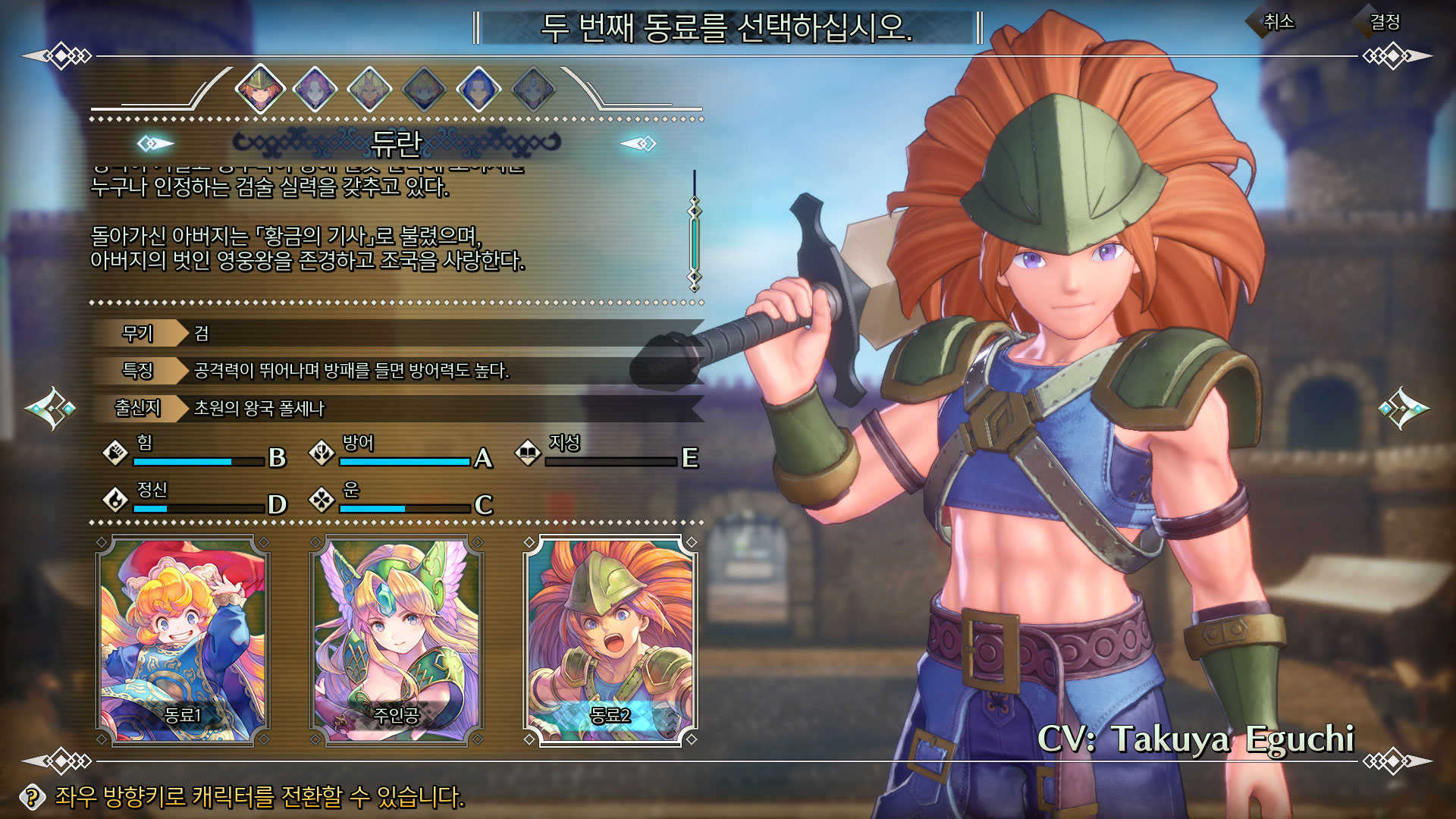
Task: Choose the blue-haired Hawkeye portrait
Action: pos(479,89)
